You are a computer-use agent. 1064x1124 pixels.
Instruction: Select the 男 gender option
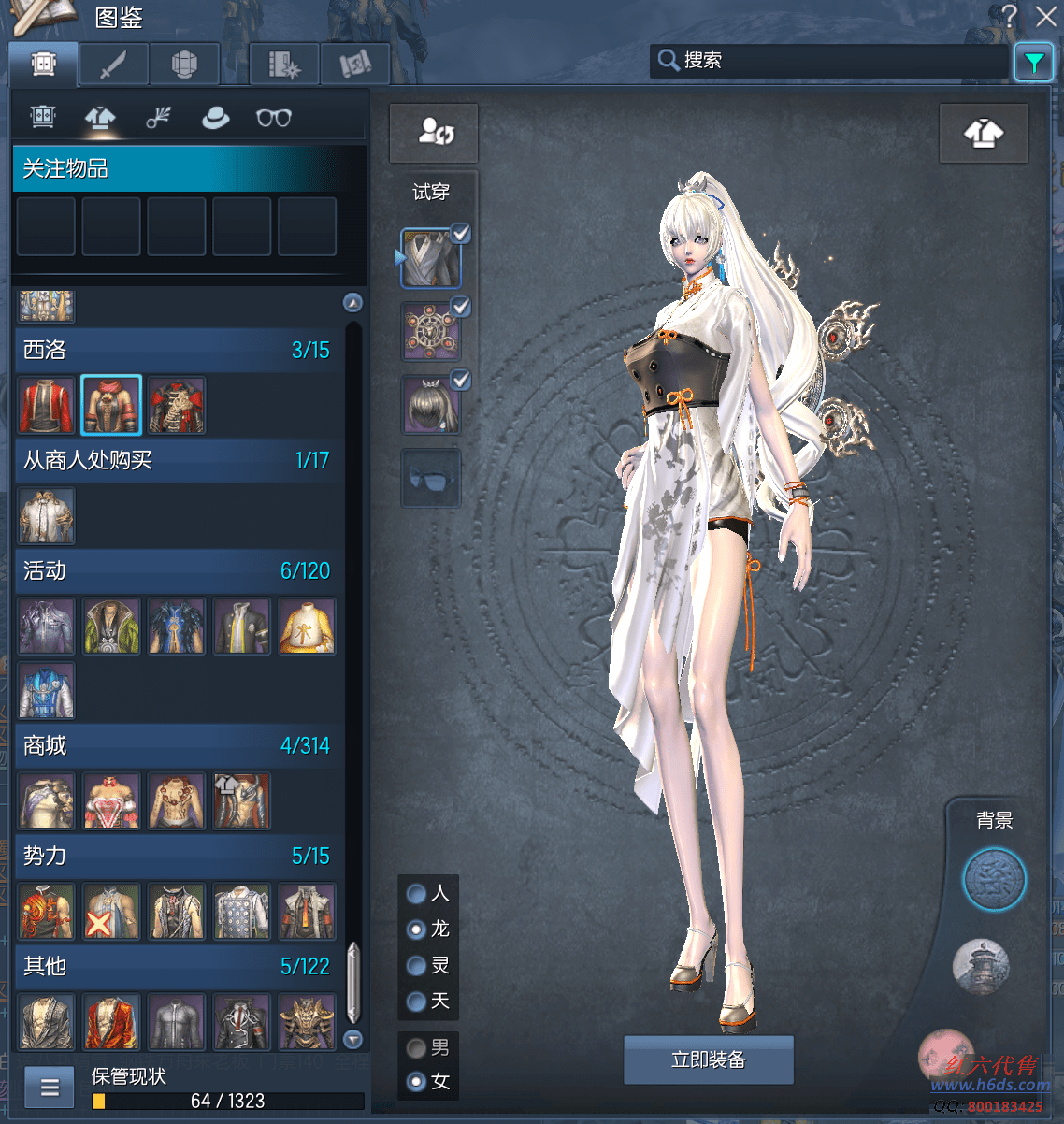pos(417,1048)
